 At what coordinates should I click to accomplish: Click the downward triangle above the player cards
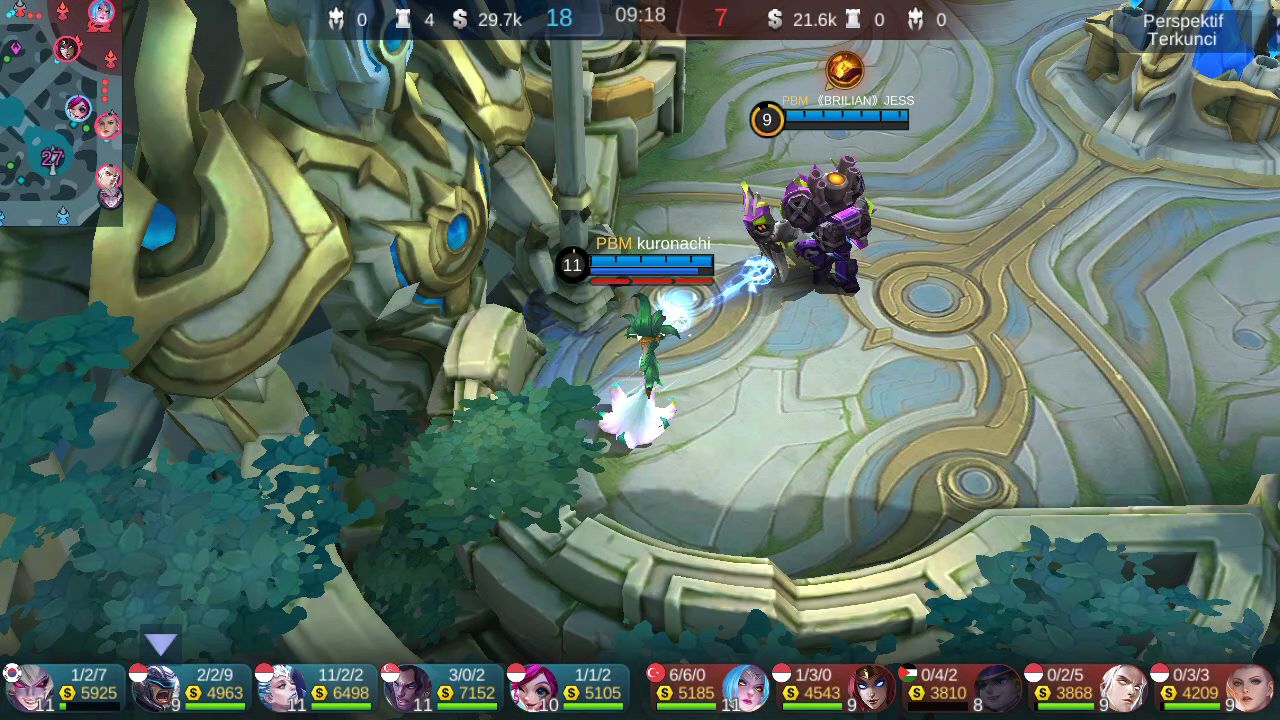[161, 644]
